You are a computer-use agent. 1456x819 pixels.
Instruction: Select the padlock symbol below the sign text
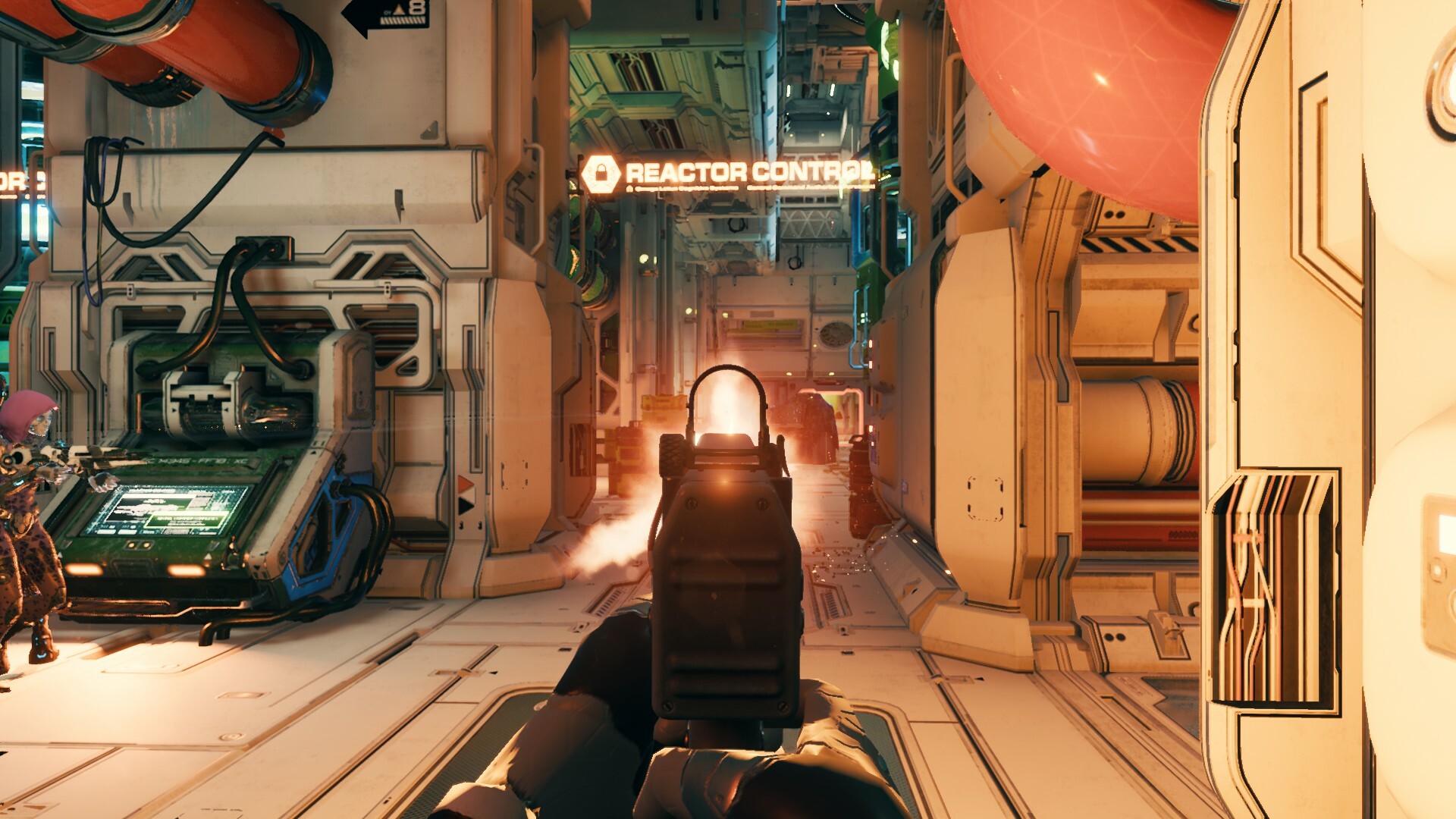click(x=630, y=188)
